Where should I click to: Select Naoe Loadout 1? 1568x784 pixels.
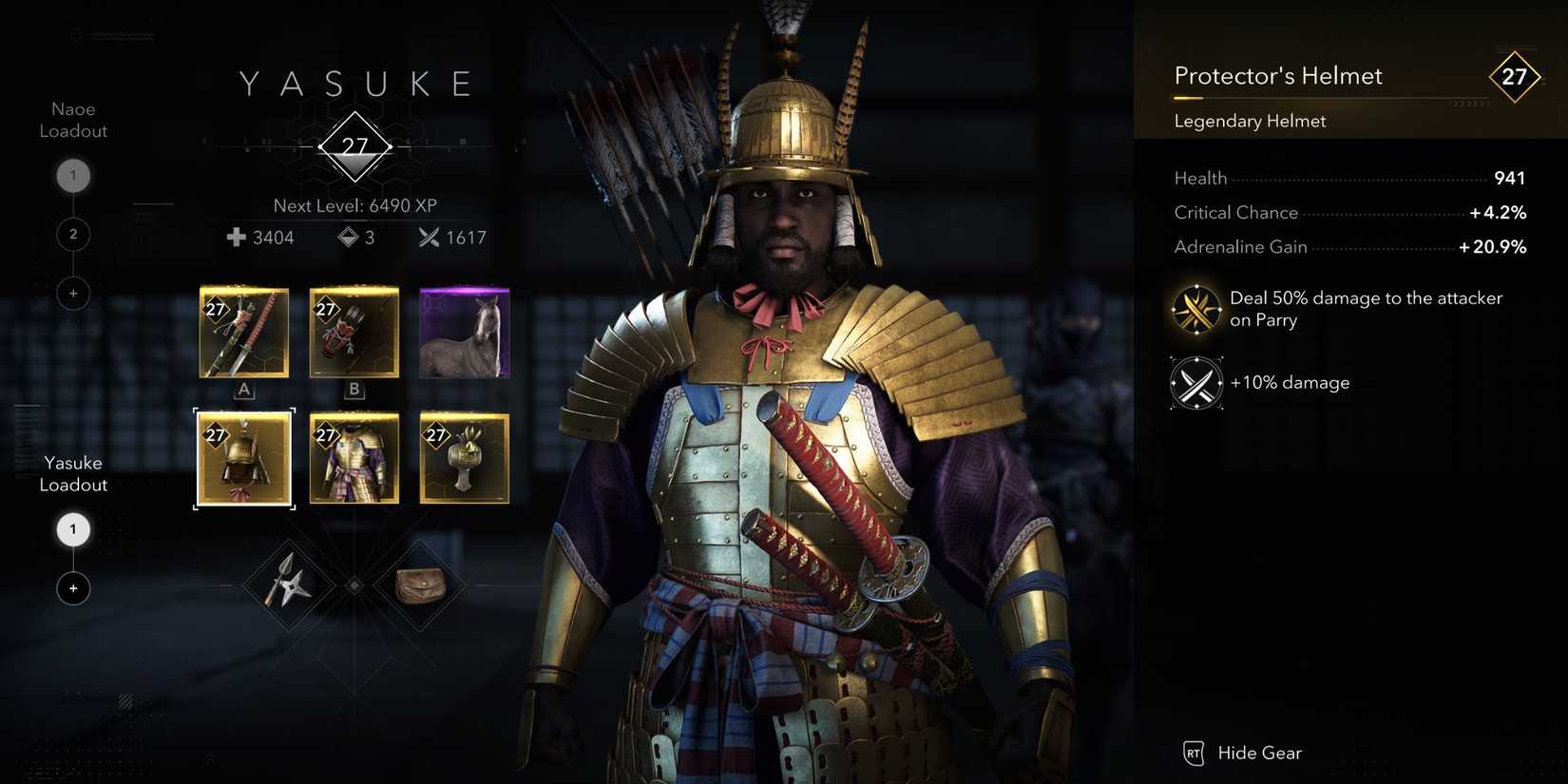[x=73, y=175]
